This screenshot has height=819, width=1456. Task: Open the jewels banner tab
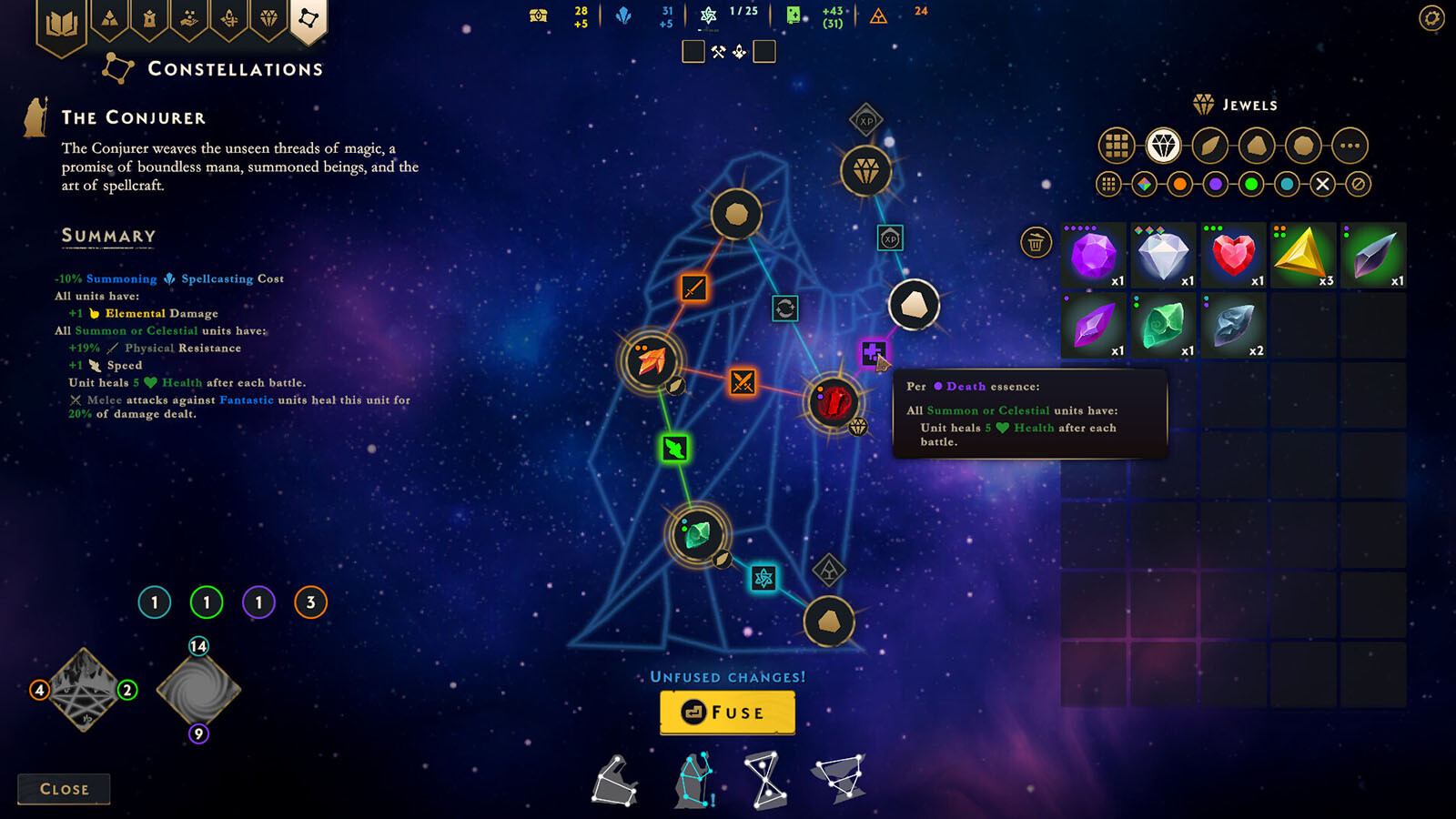(268, 18)
